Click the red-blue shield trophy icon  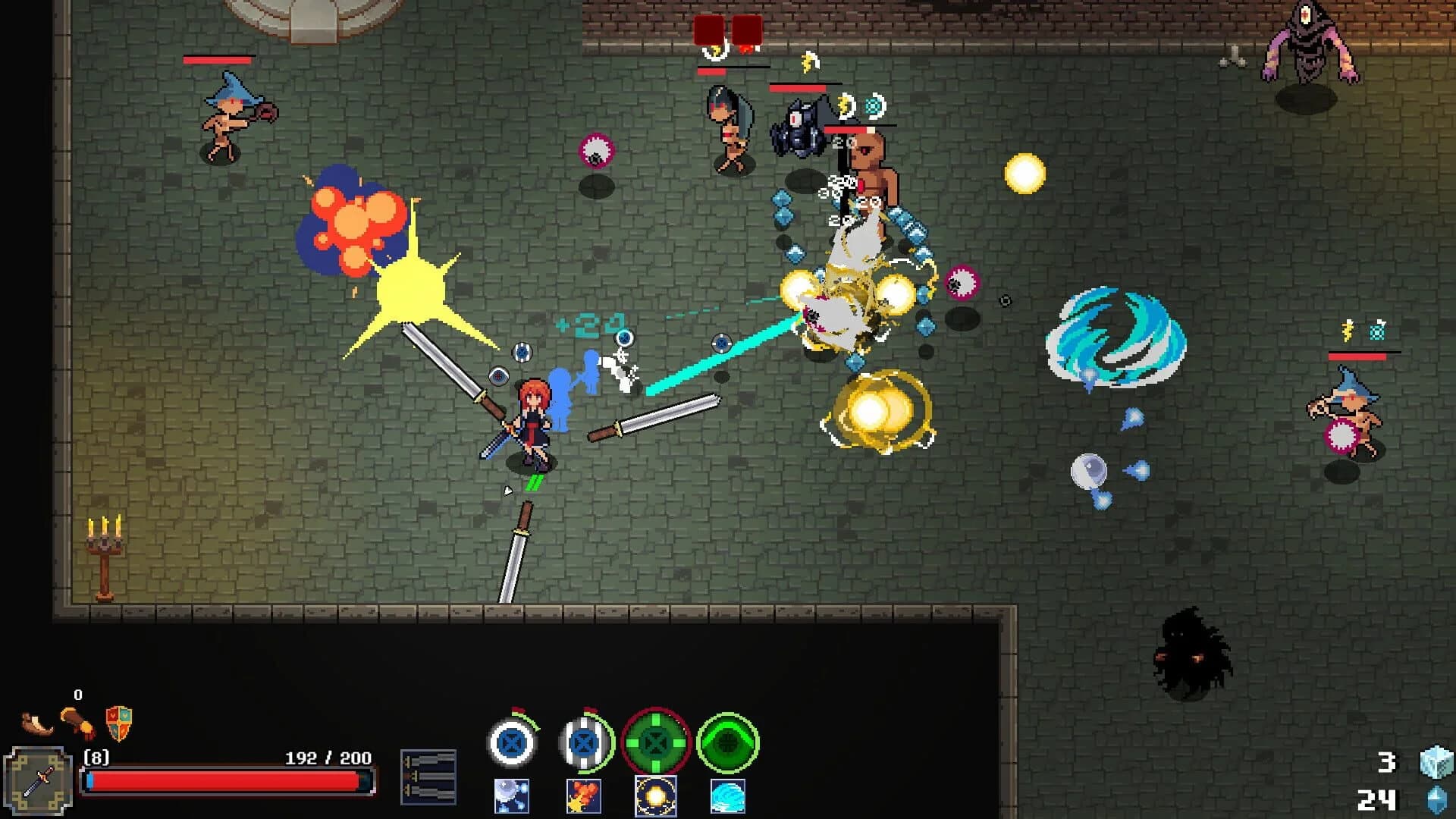tap(118, 722)
